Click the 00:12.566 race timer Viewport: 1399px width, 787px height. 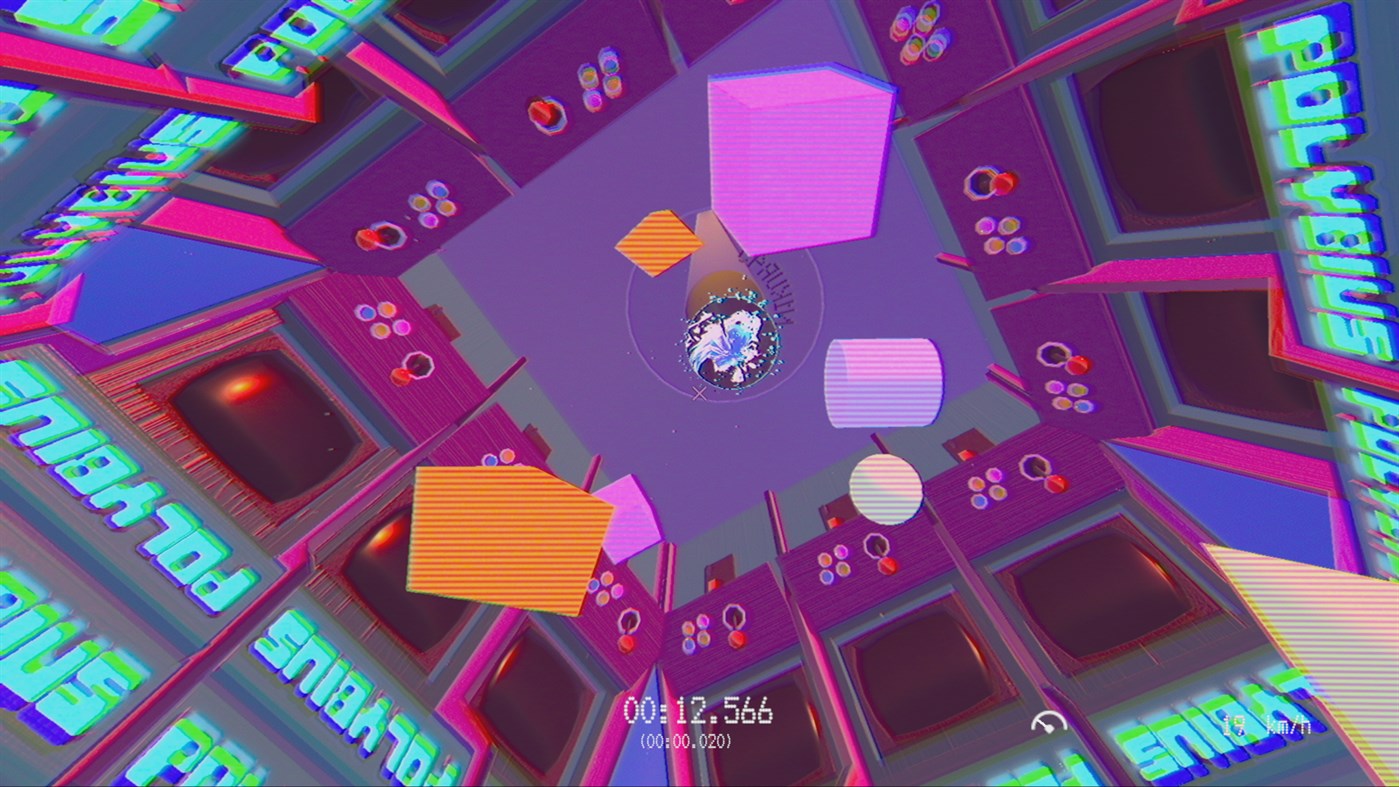click(699, 712)
